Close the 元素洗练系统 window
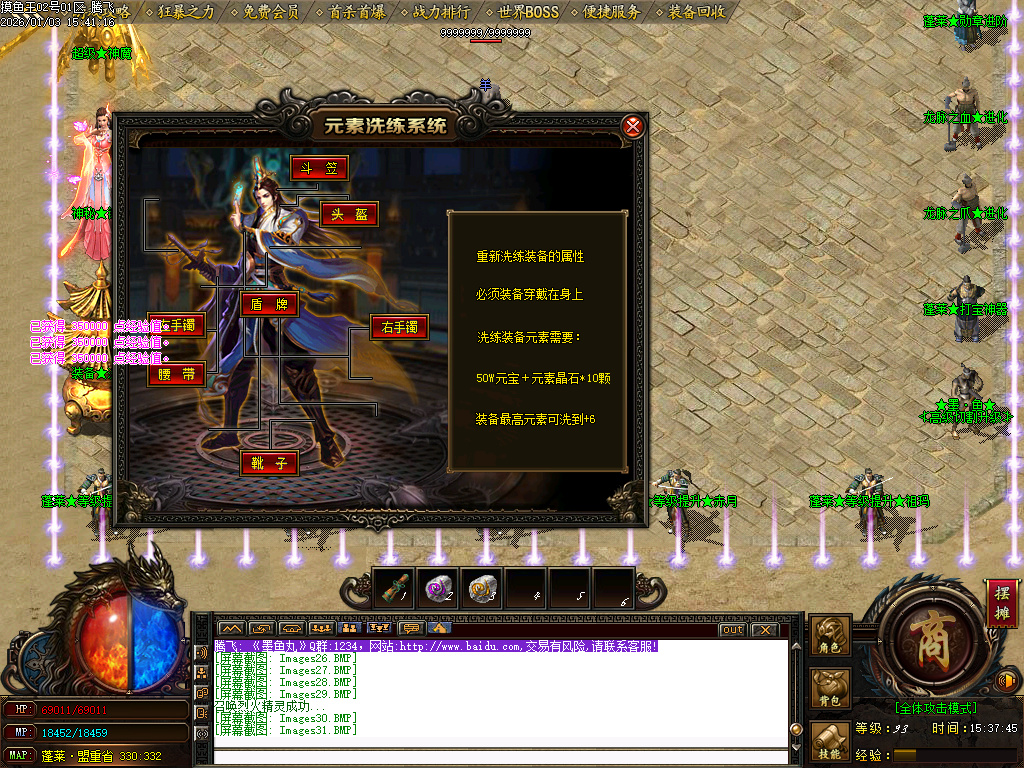Image resolution: width=1024 pixels, height=768 pixels. tap(632, 127)
